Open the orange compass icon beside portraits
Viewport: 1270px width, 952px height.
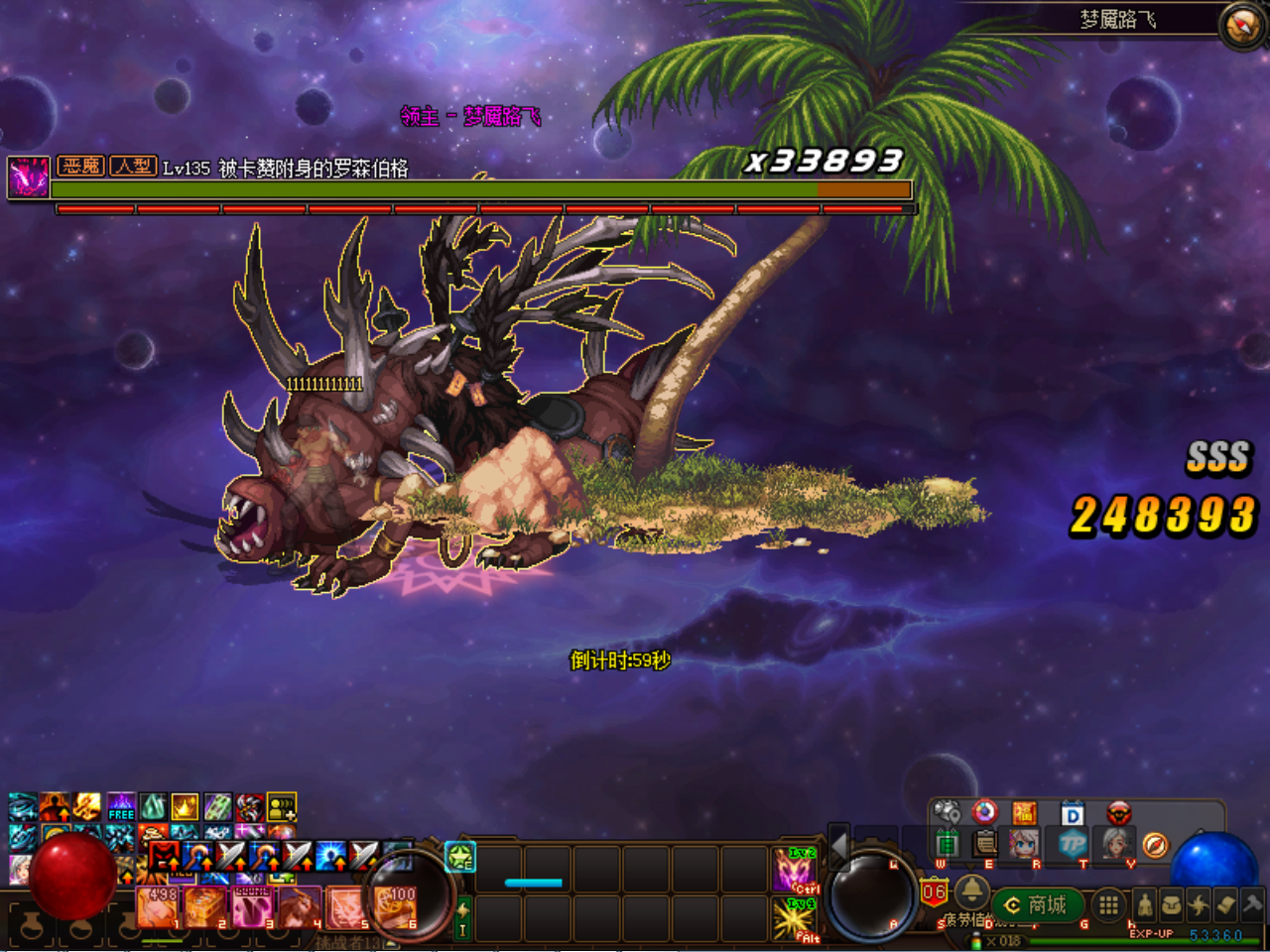(1155, 845)
